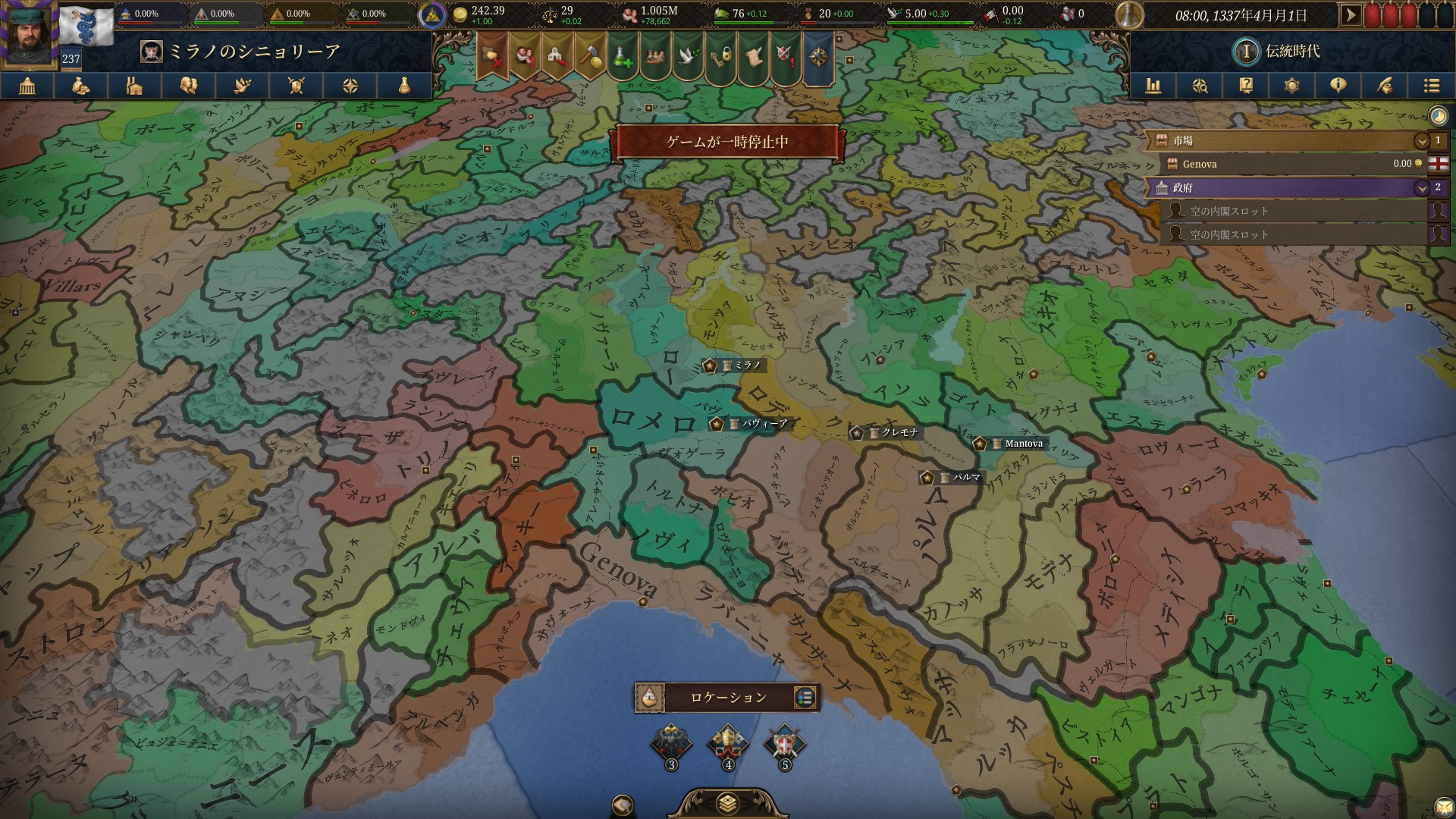
Task: Collapse the 政府 government section chevron
Action: tap(1420, 187)
